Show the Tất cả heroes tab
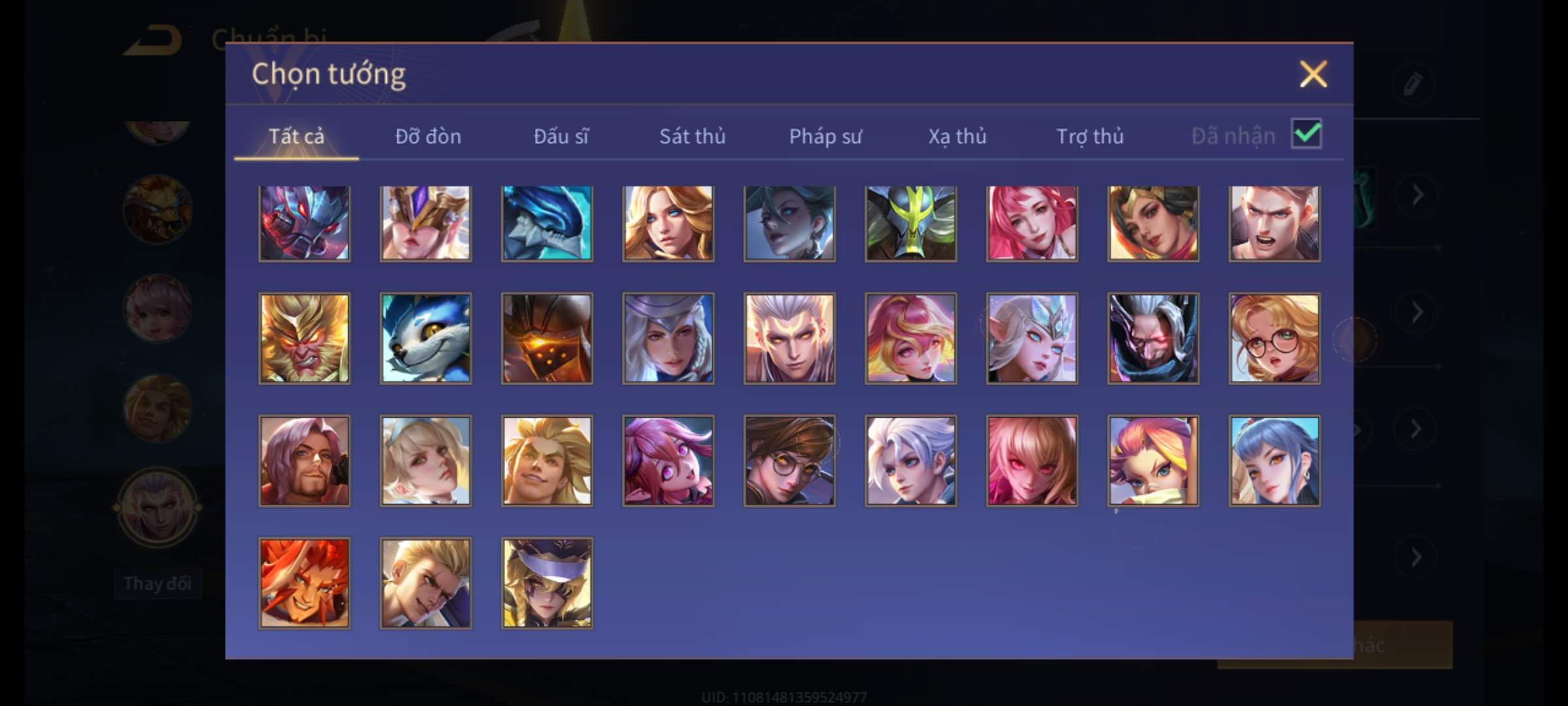Screen dimensions: 1568x706 [x=296, y=136]
